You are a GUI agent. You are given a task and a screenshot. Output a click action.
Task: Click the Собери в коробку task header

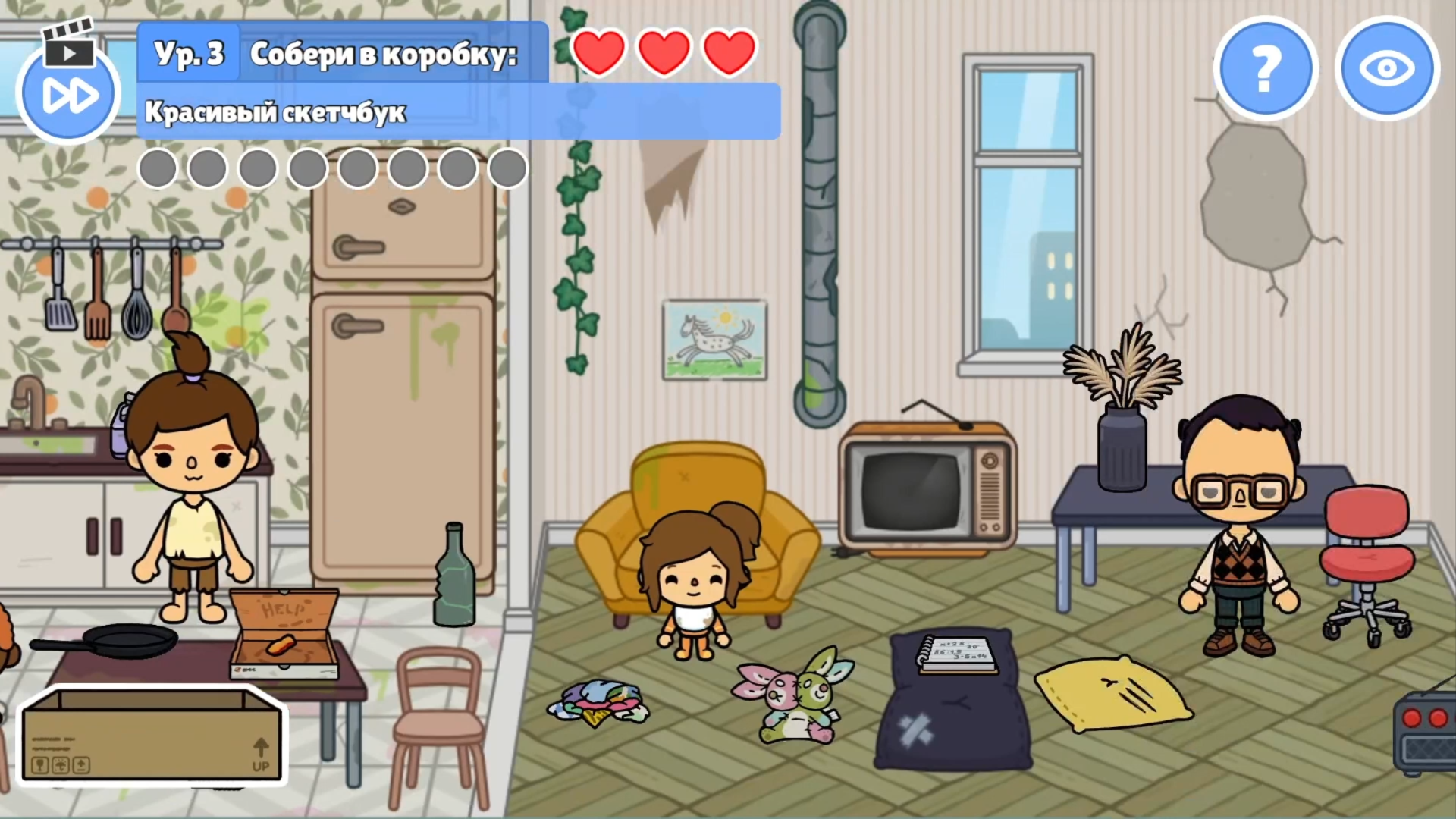[383, 55]
